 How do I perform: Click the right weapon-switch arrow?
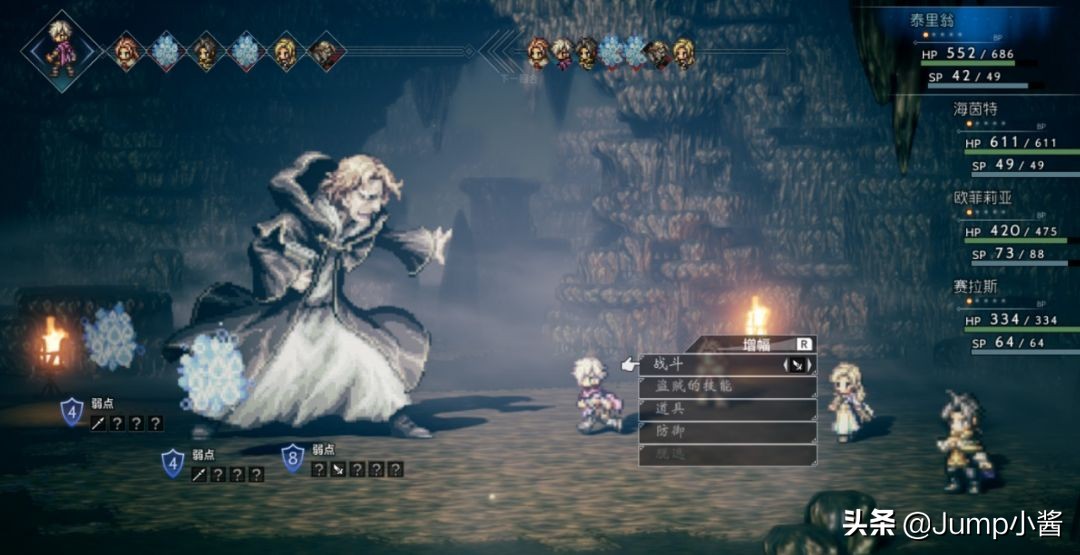(x=809, y=365)
